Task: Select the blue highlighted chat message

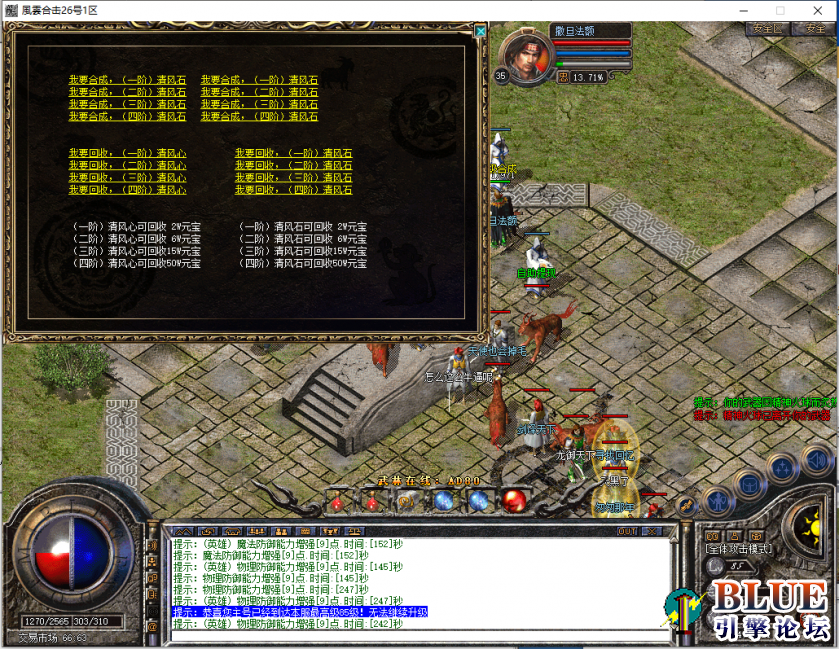Action: [x=300, y=611]
